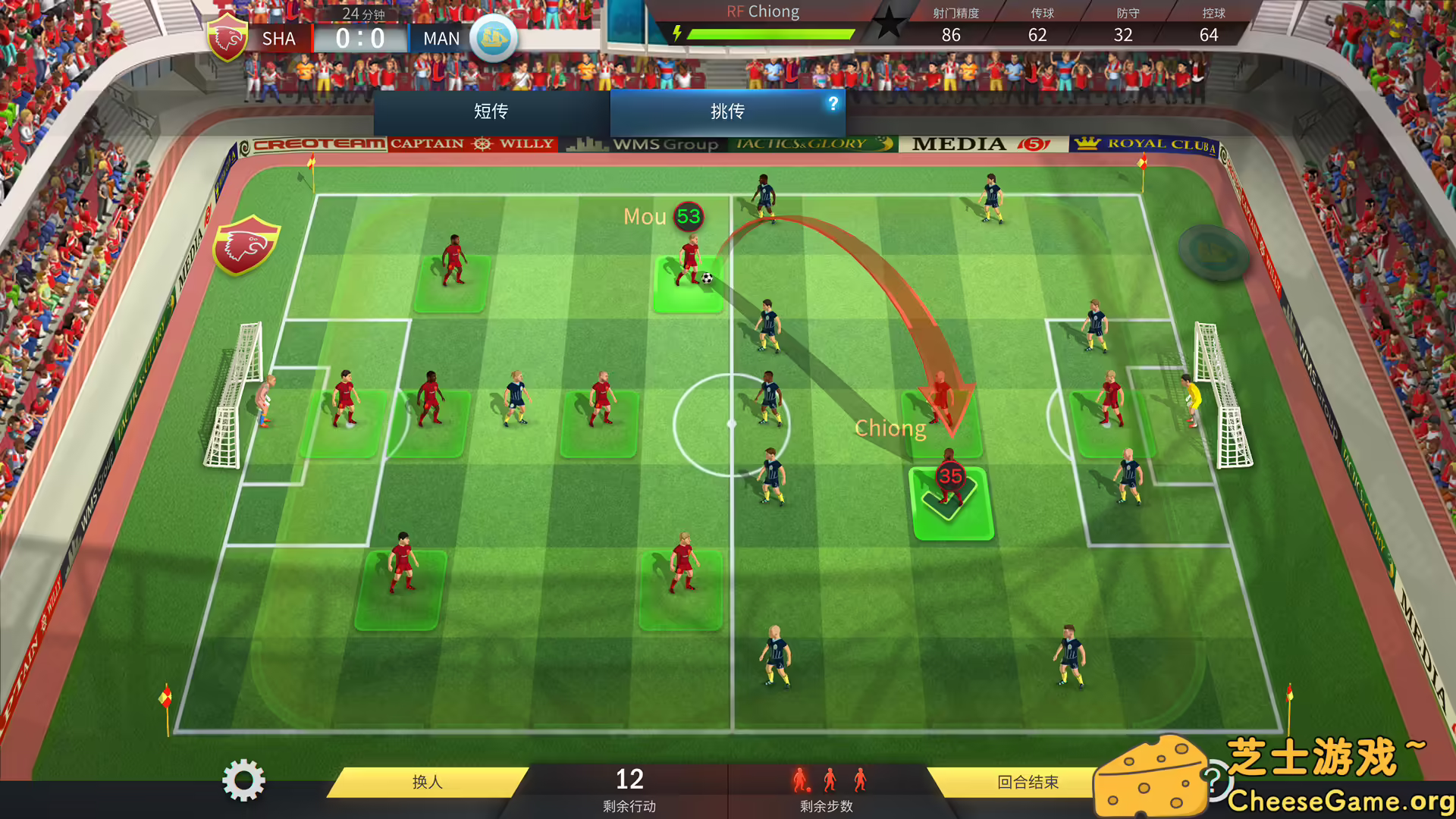
Task: Click the blue ship crest next to MAN
Action: pyautogui.click(x=494, y=38)
